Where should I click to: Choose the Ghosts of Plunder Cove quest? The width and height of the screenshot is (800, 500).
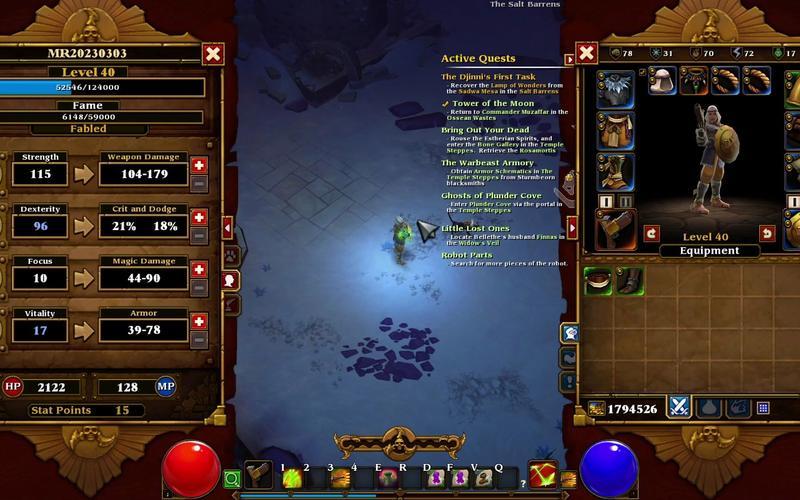click(492, 195)
